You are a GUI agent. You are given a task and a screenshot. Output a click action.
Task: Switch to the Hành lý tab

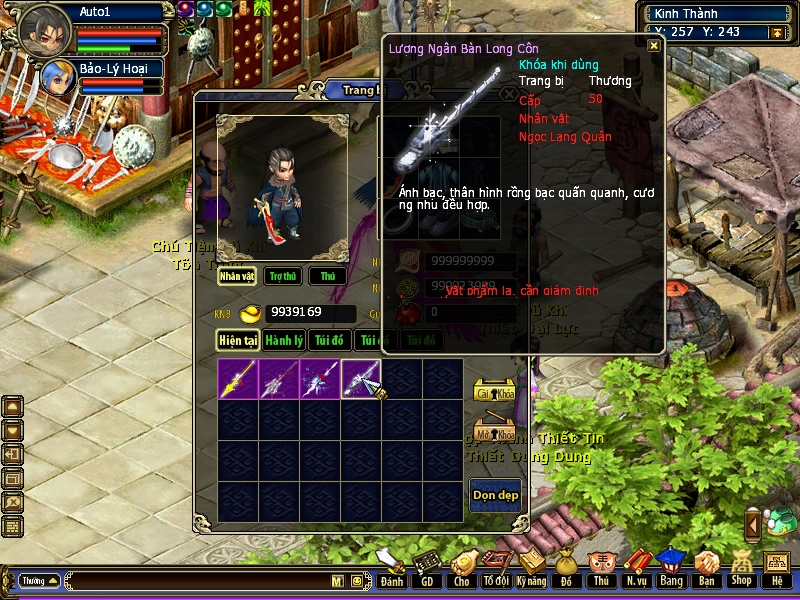285,341
